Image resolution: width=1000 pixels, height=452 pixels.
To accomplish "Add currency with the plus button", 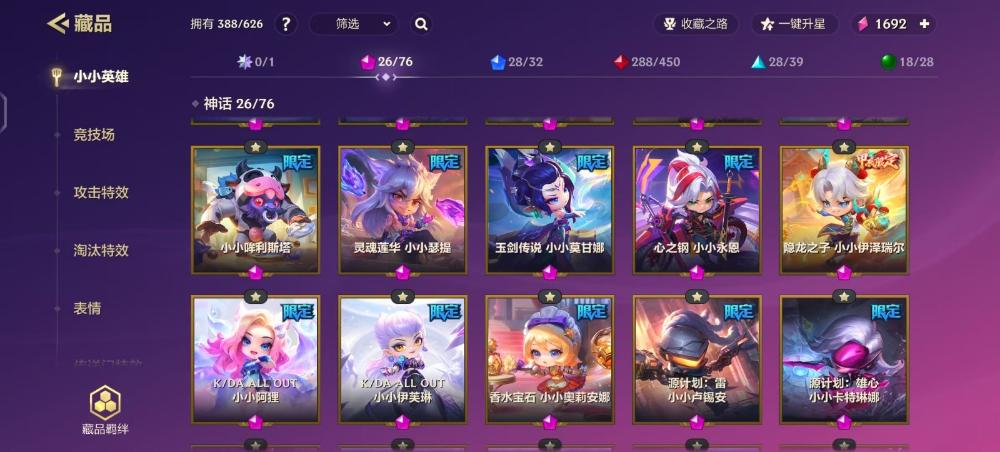I will [924, 24].
